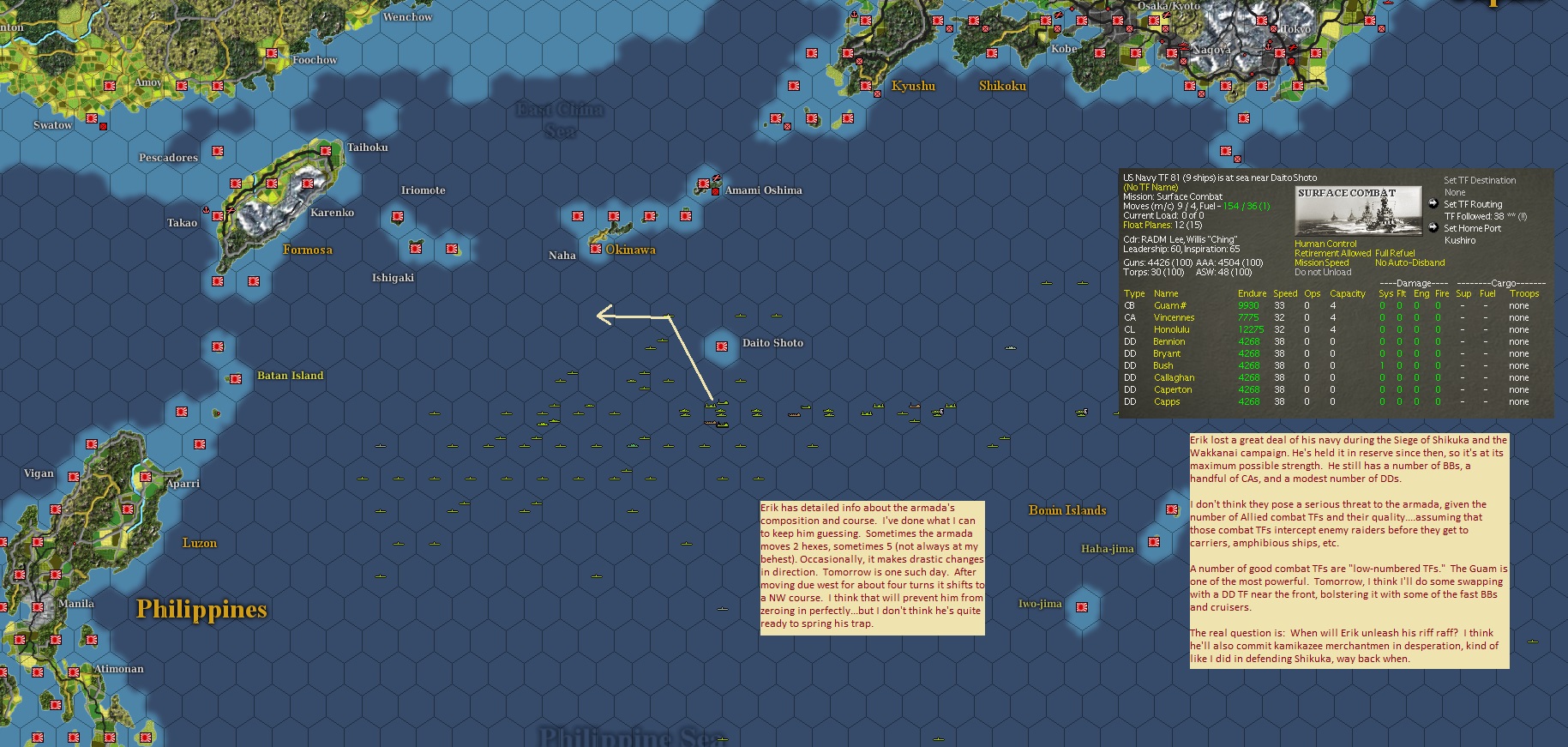This screenshot has height=747, width=1568.
Task: Toggle the Full Refuel option
Action: click(1393, 254)
